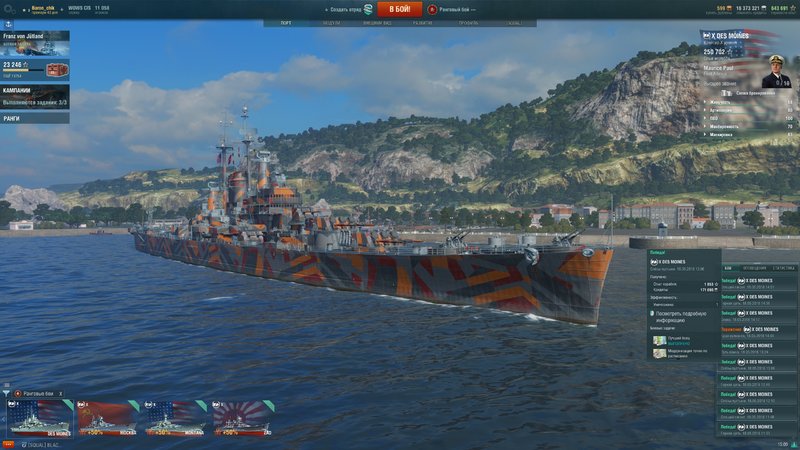Switch to the Развитие tab
The height and width of the screenshot is (450, 800).
[423, 22]
